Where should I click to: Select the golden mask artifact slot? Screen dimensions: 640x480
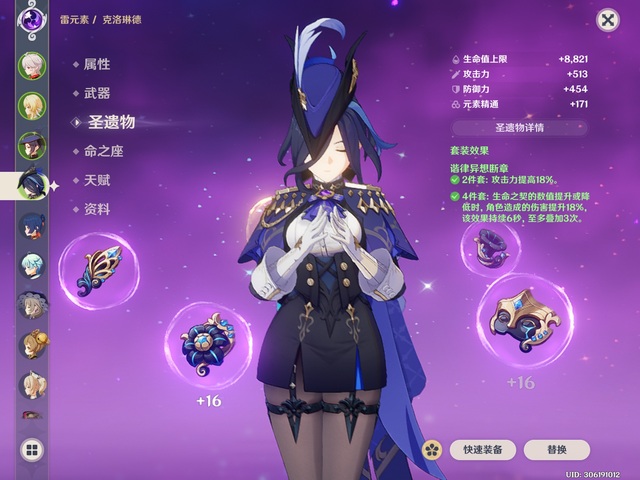(x=522, y=322)
